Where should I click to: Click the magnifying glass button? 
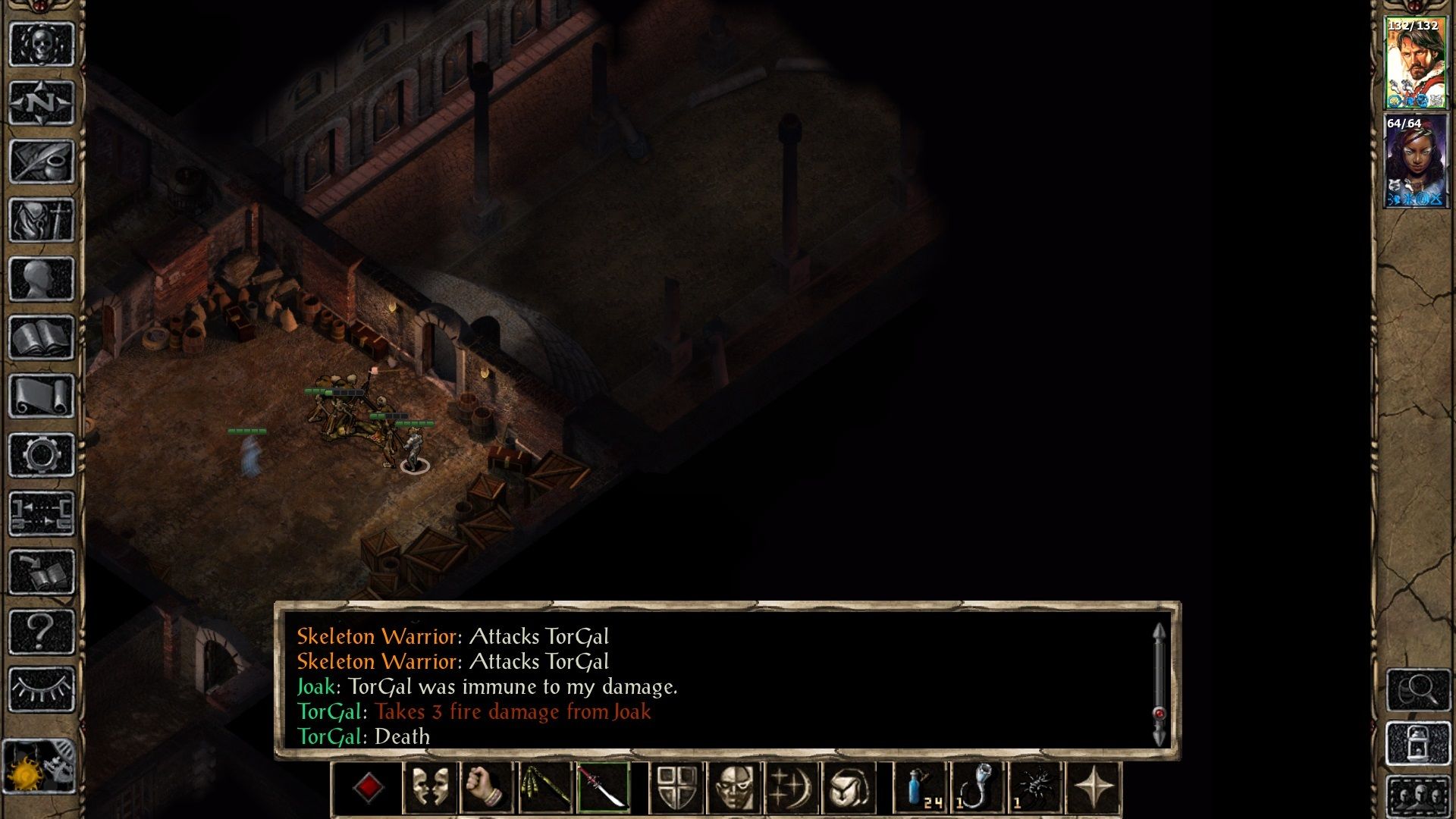(x=1418, y=689)
